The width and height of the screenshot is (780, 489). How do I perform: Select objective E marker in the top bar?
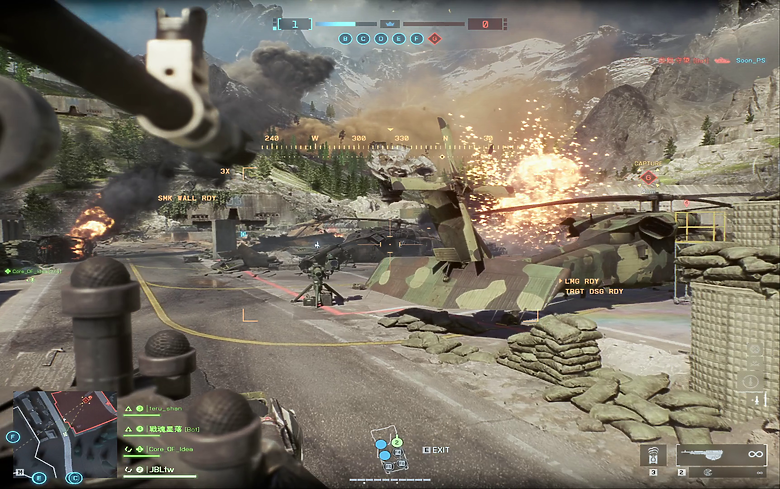(399, 39)
